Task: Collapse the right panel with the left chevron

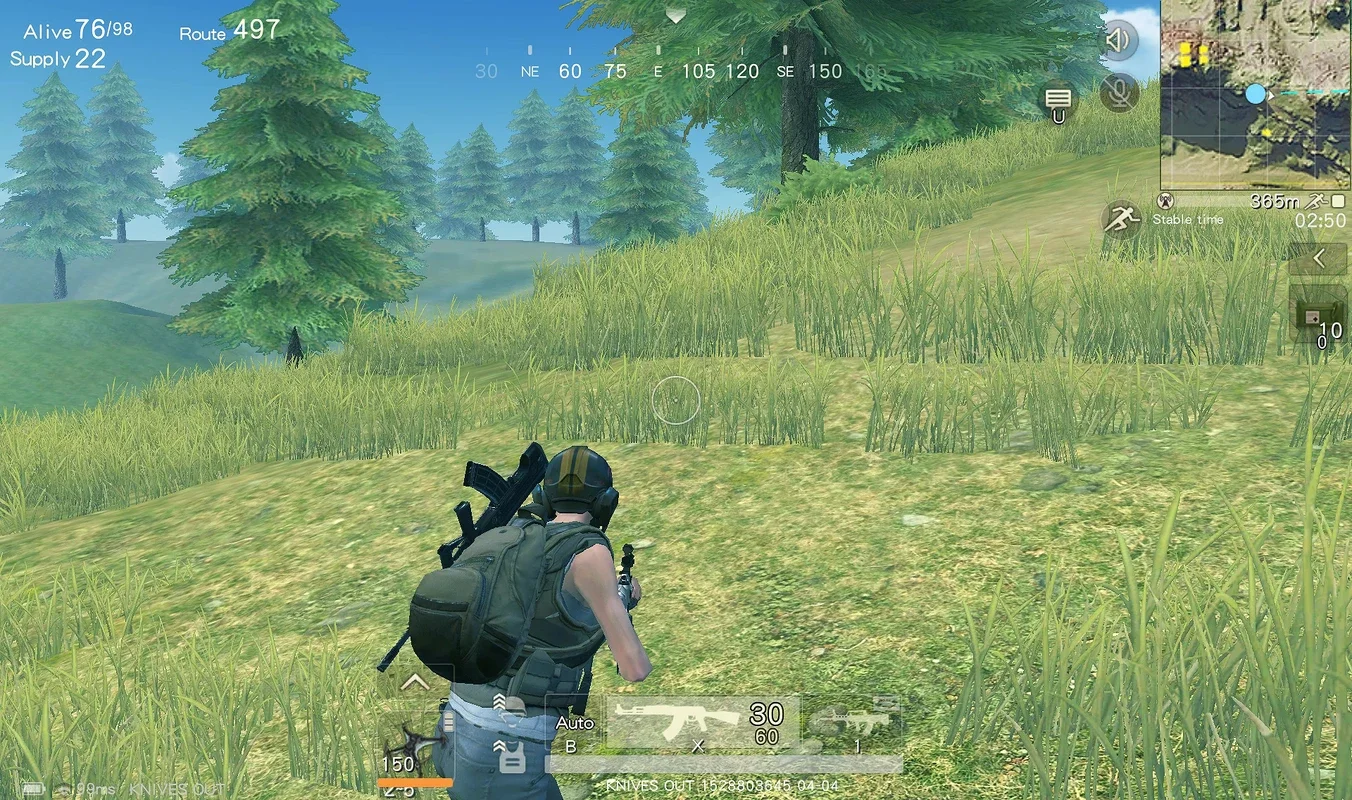Action: click(1318, 257)
